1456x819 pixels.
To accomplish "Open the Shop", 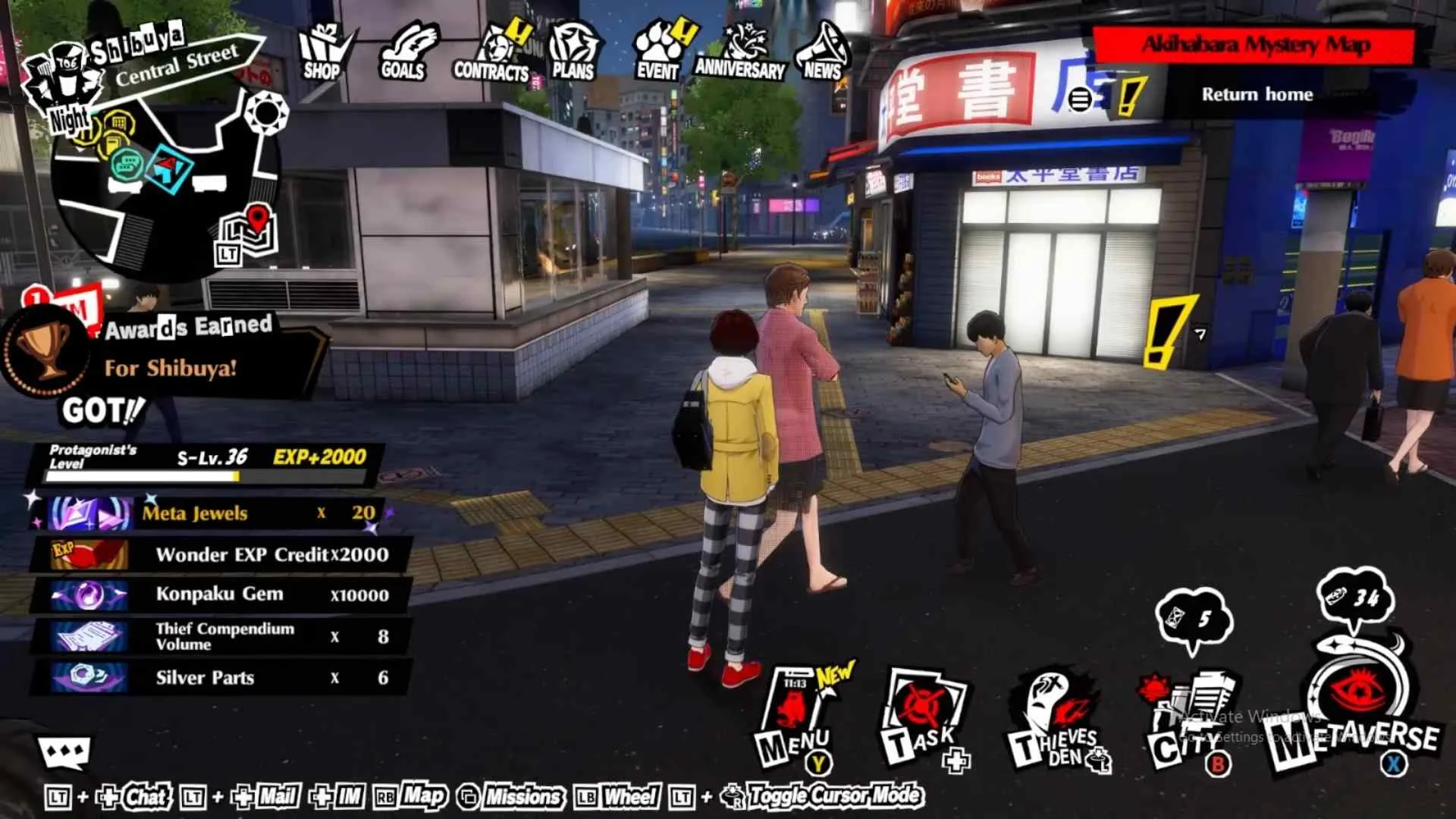I will [322, 49].
